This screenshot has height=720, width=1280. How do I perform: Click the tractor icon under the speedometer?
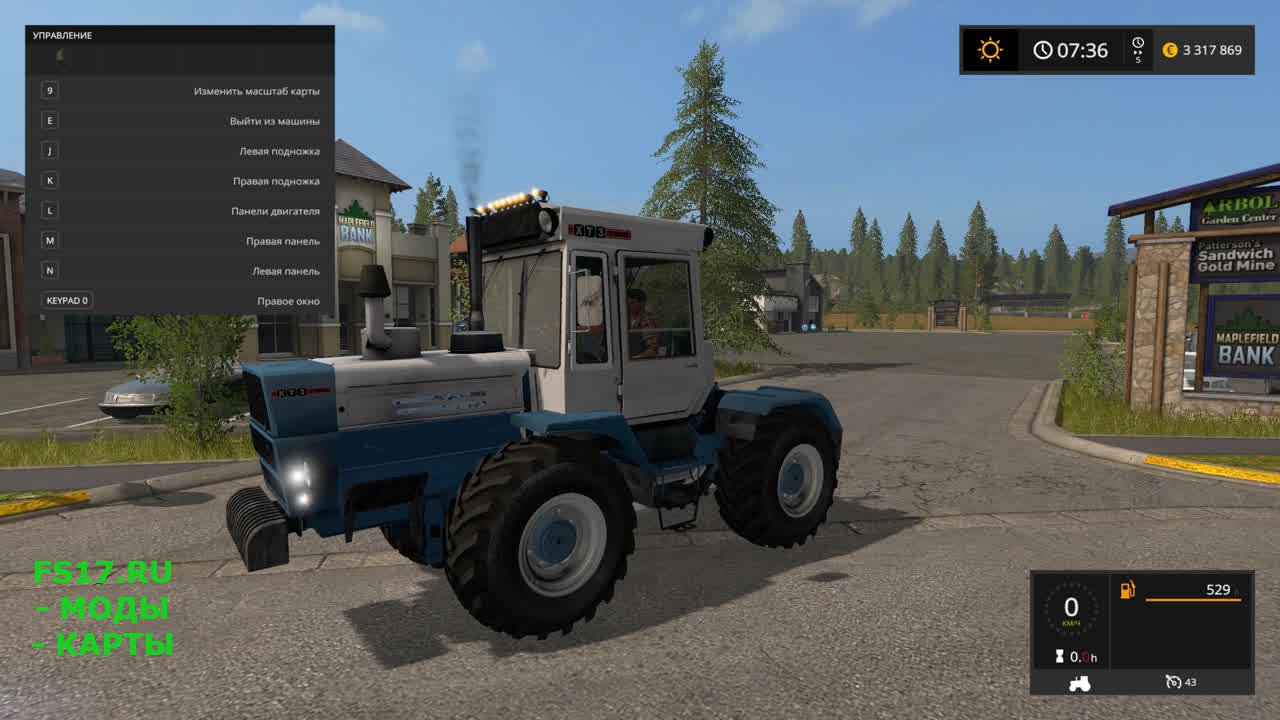[1080, 683]
